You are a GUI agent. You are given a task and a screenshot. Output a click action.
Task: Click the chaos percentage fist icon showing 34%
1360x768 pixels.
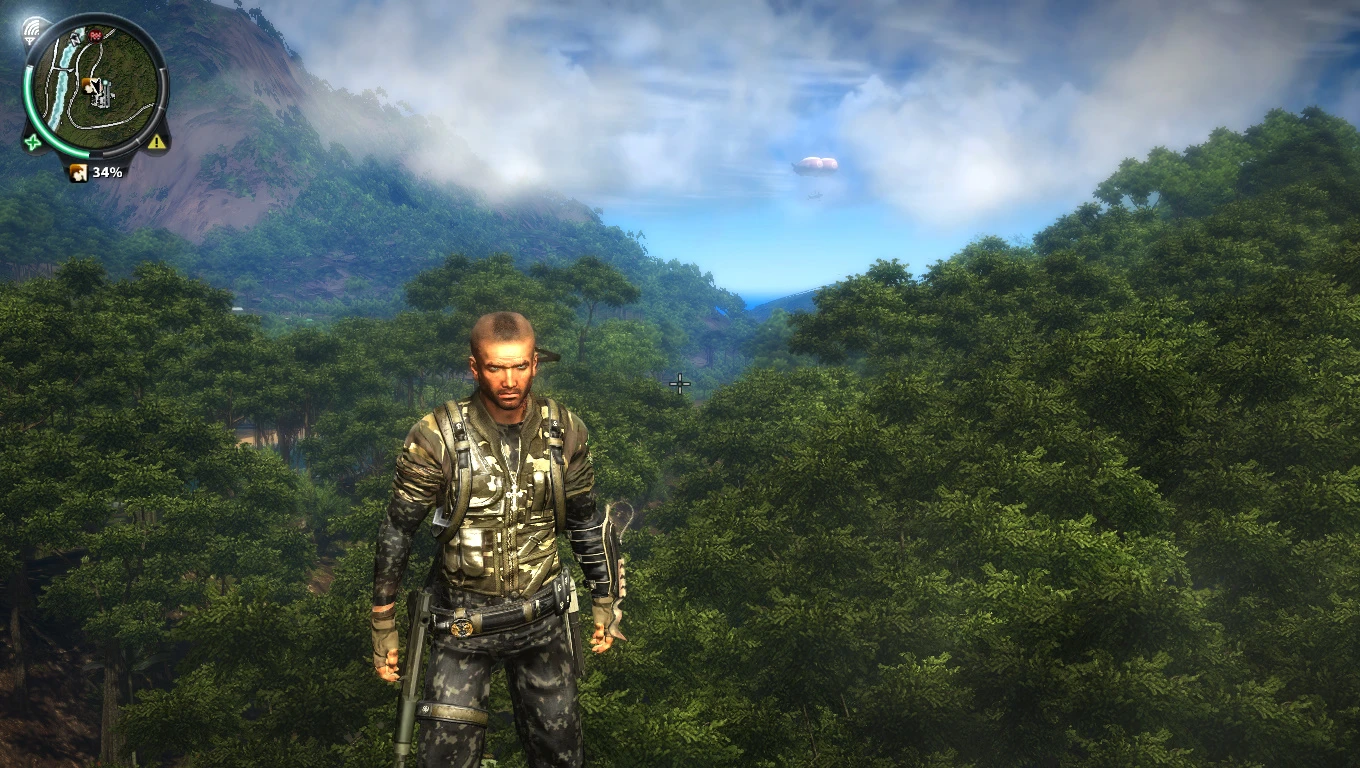78,171
